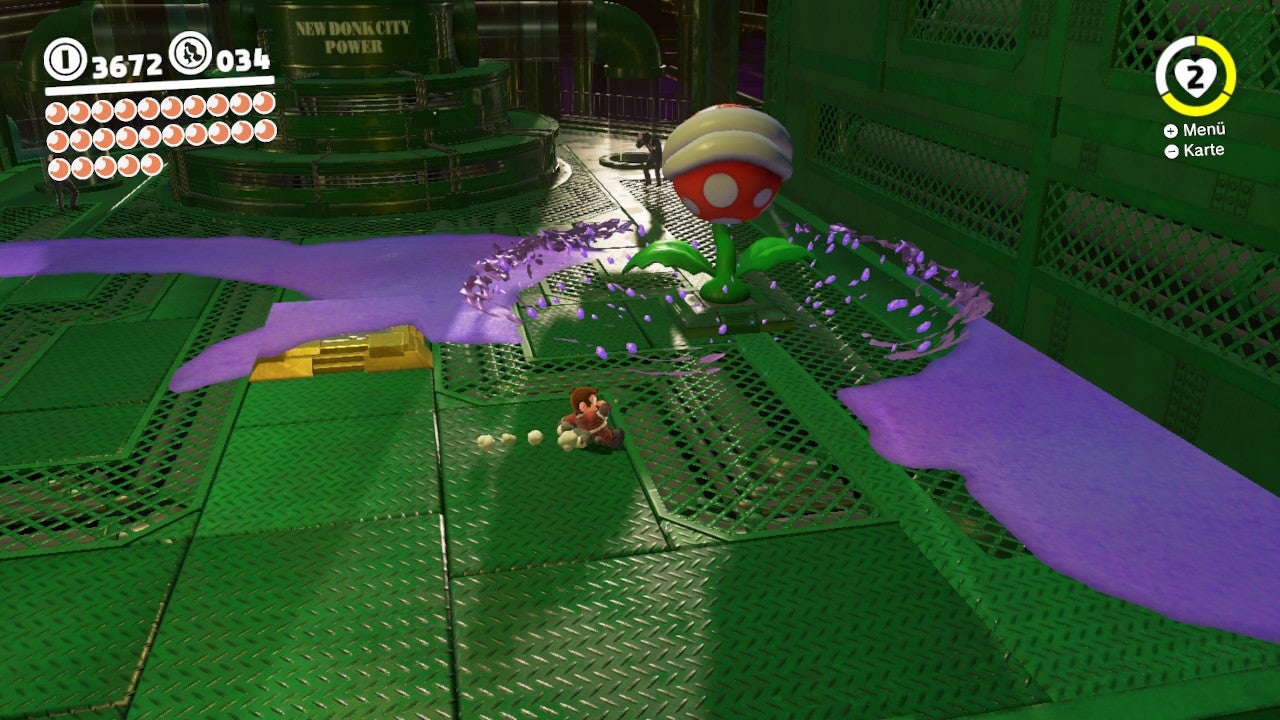Click the minus icon beside Karte
Viewport: 1280px width, 720px height.
pos(1170,151)
